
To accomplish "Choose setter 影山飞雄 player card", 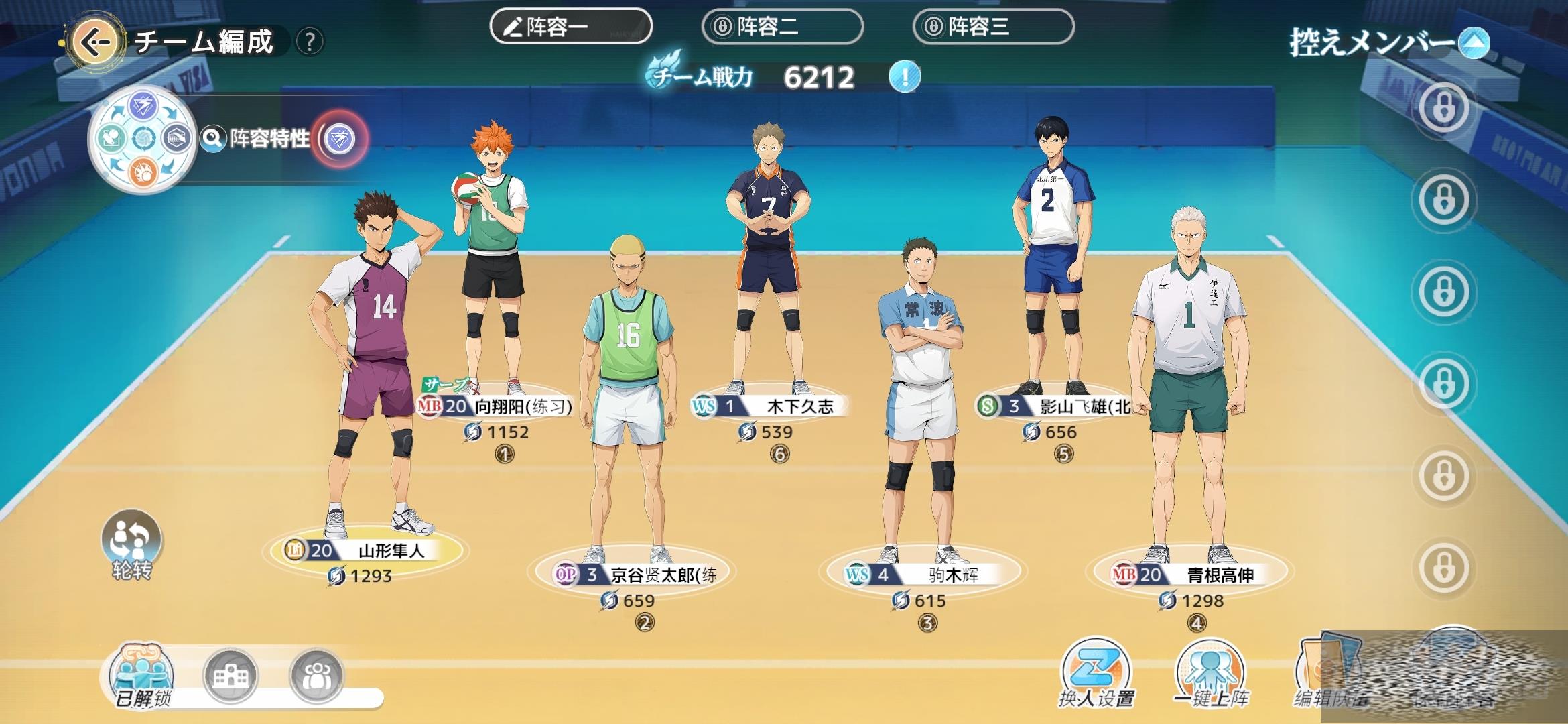I will pos(1053,406).
